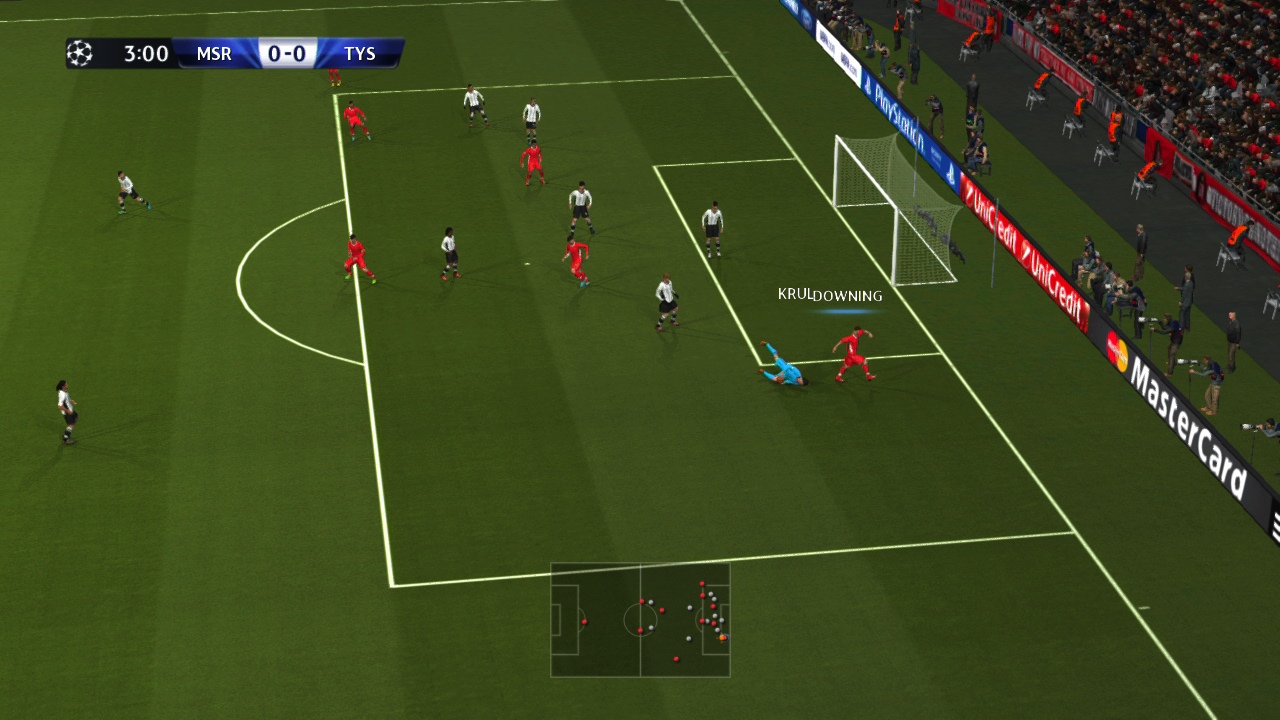Viewport: 1280px width, 720px height.
Task: Select the KRUL name label
Action: tap(793, 295)
